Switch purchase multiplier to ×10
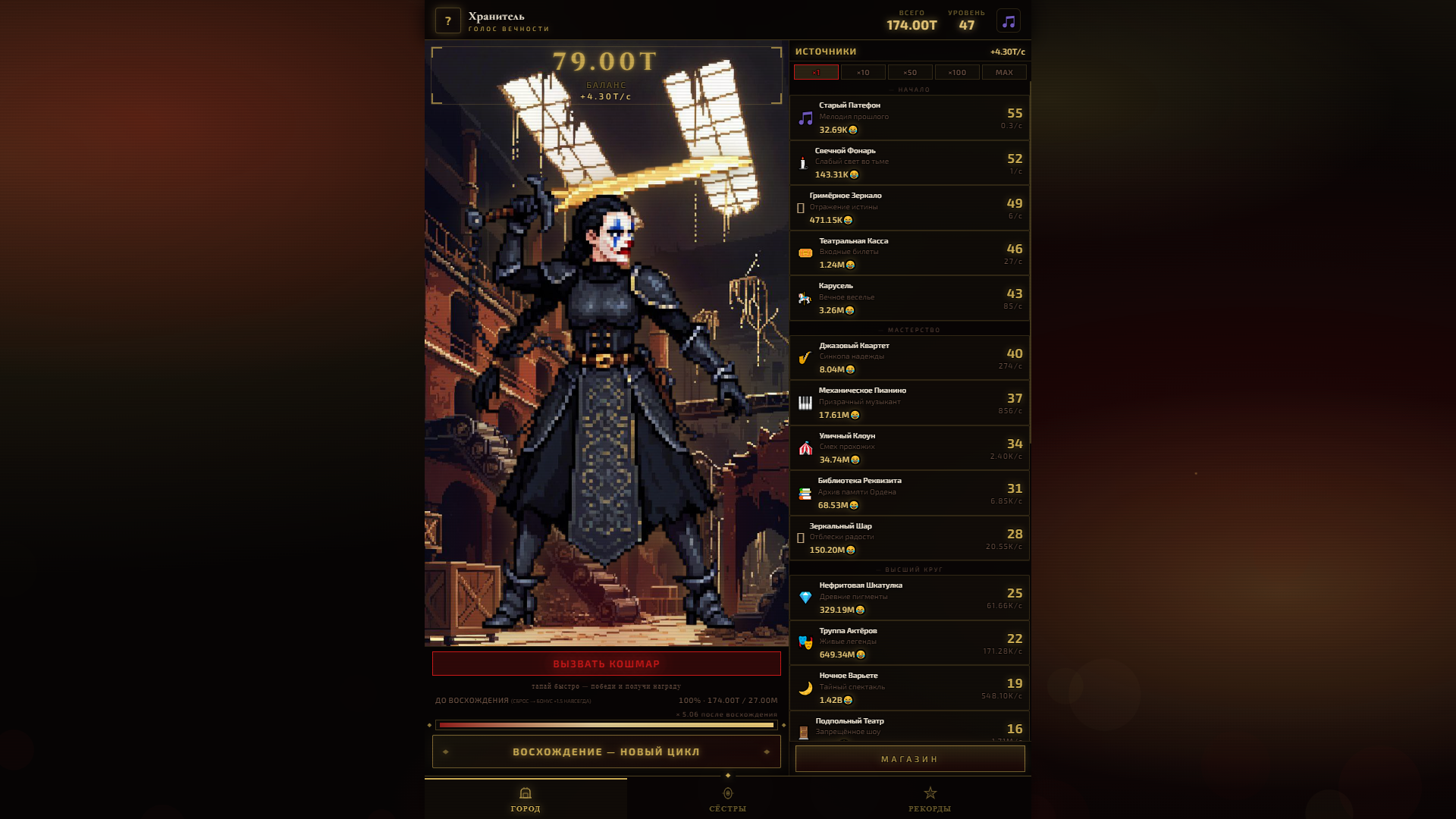 pos(863,72)
